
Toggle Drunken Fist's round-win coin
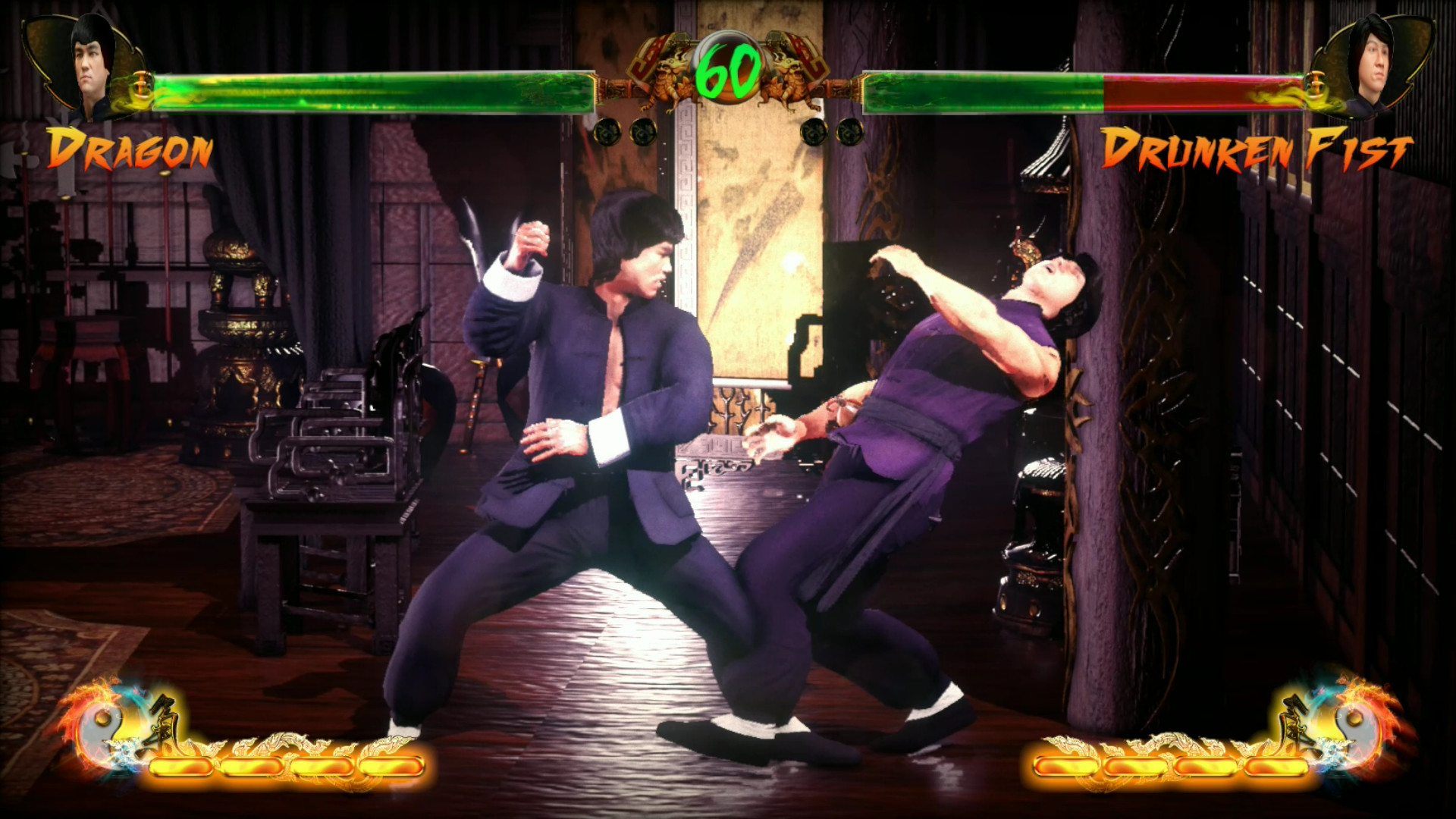(814, 133)
